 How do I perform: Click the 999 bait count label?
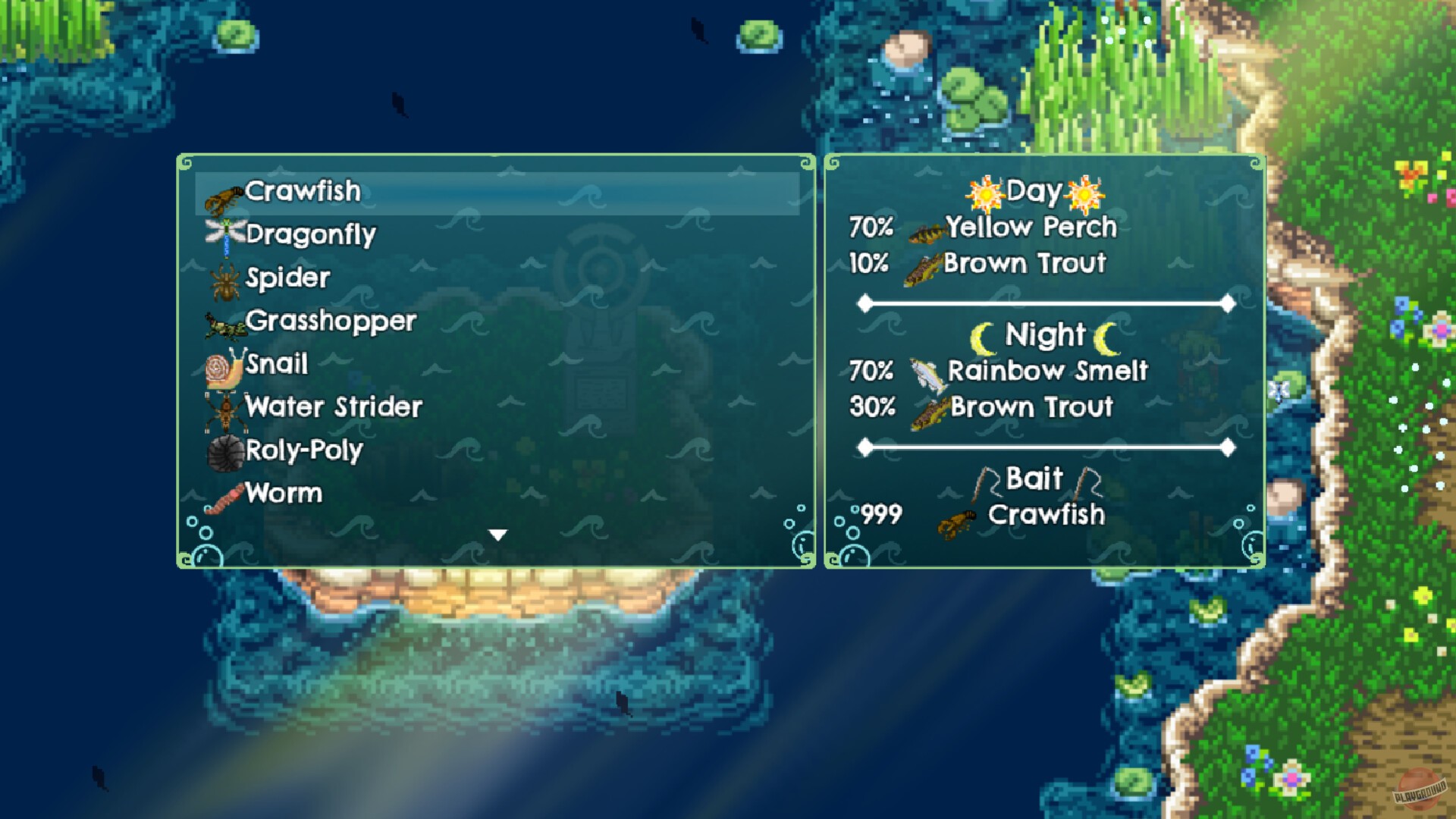(x=881, y=516)
